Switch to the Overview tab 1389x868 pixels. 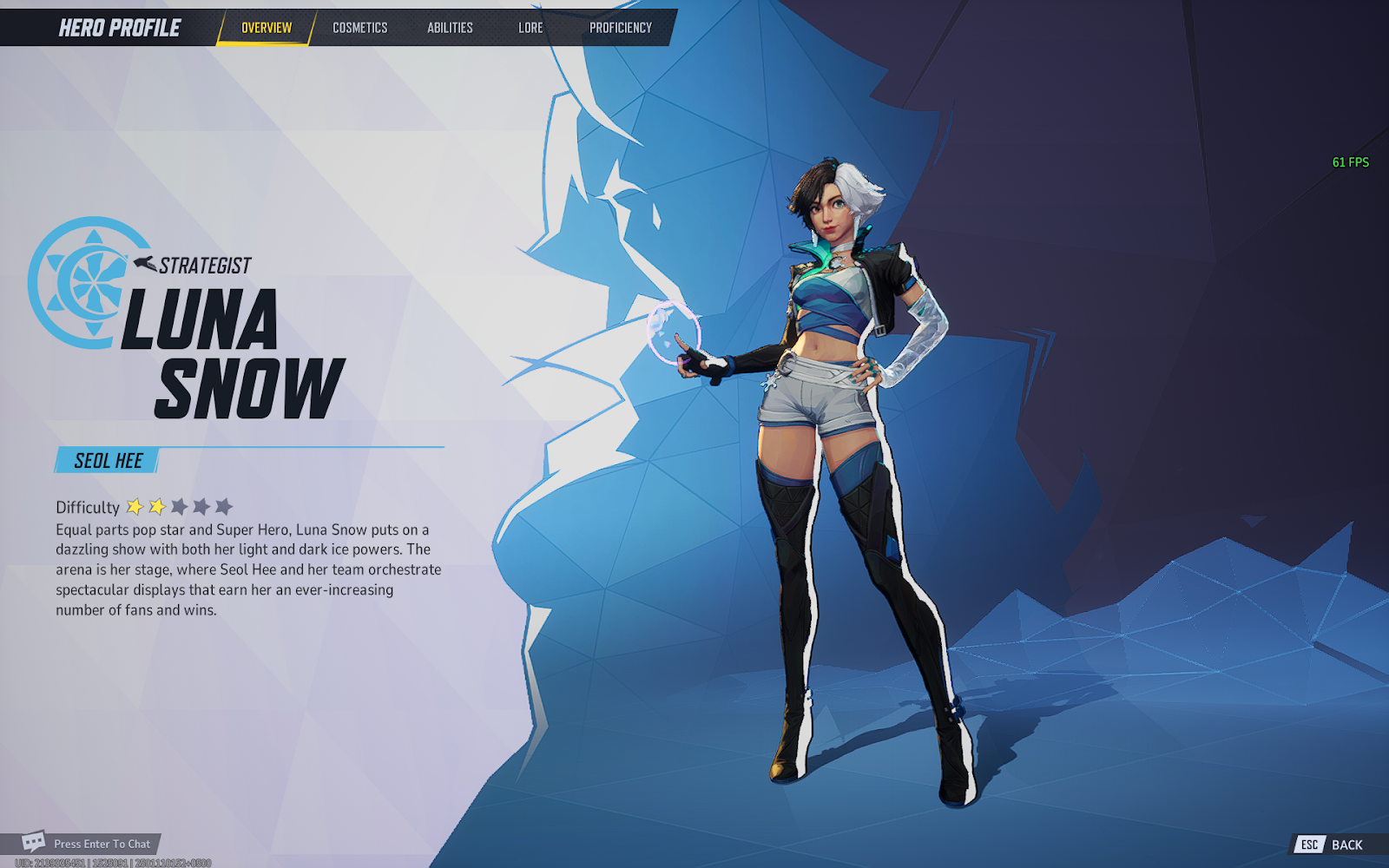click(x=266, y=28)
